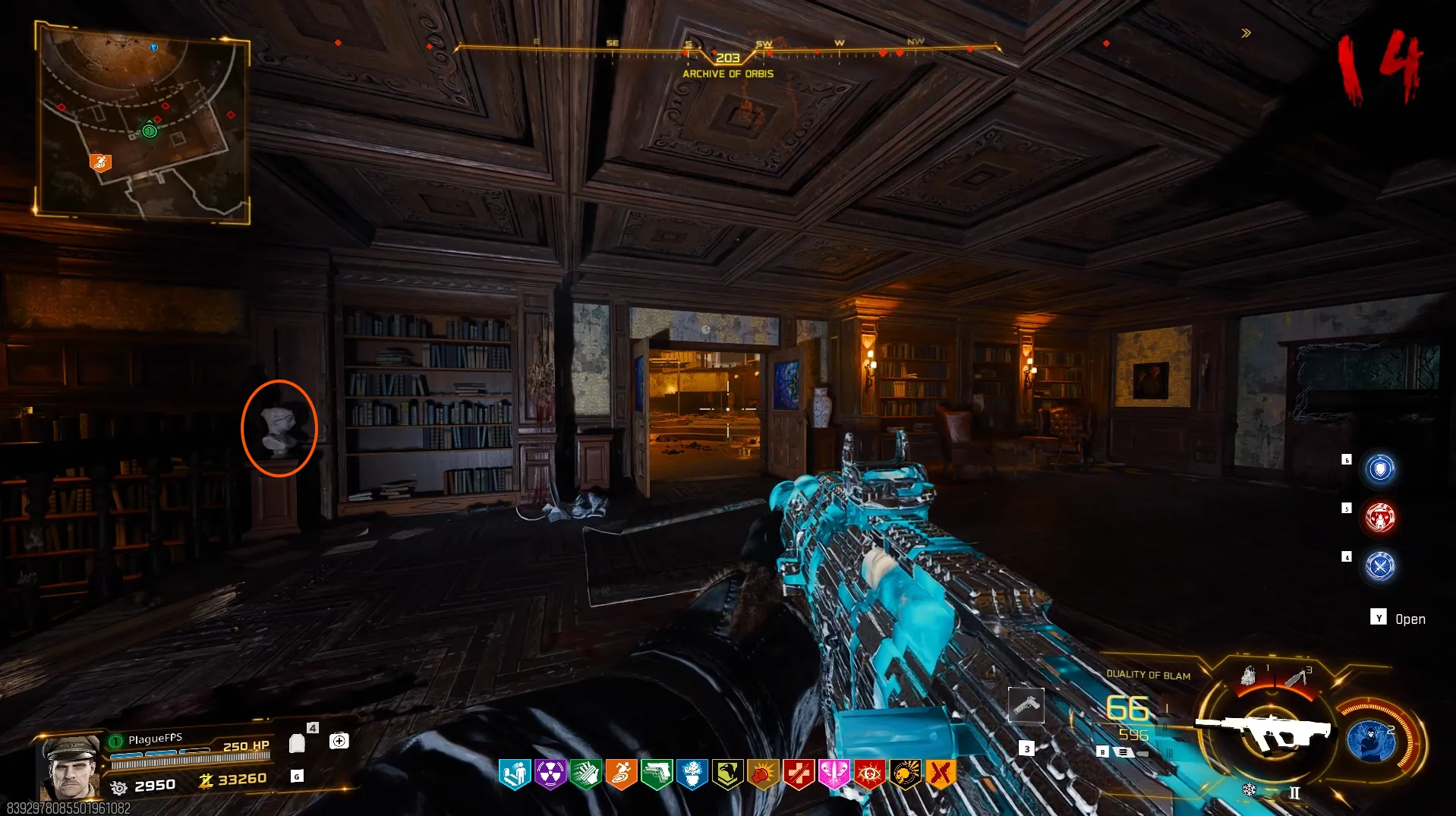Select the purple radiation perk icon
1456x816 pixels.
(x=550, y=774)
